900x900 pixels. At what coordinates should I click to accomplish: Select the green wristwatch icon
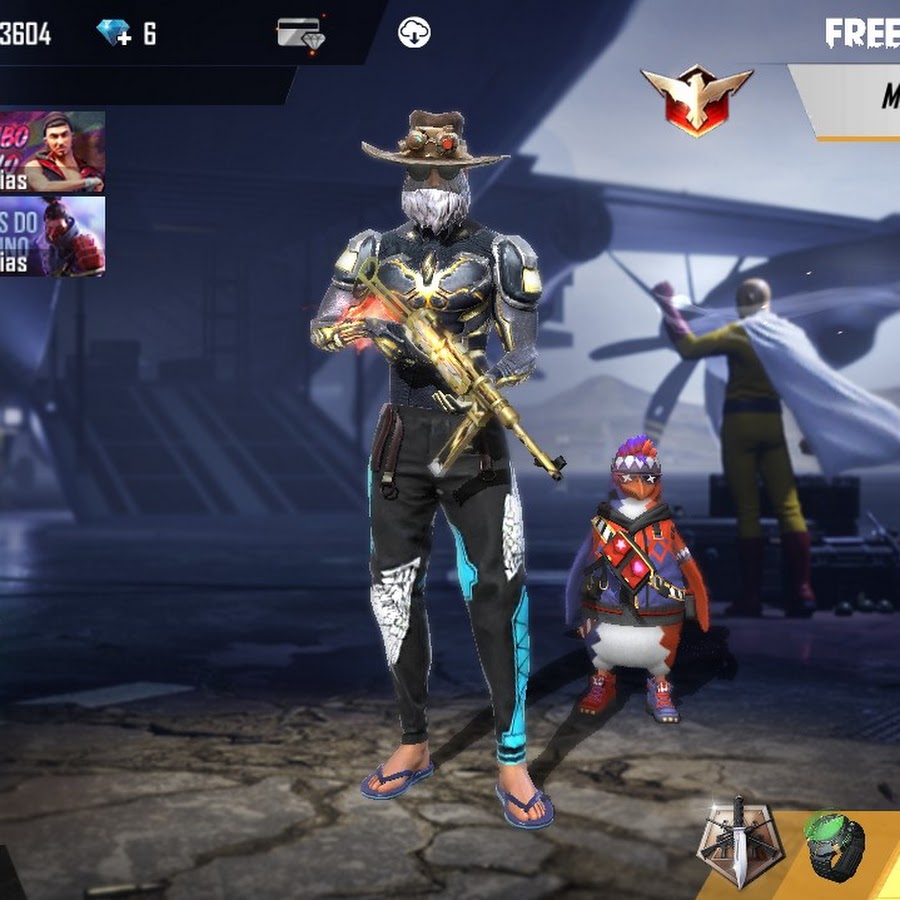point(835,845)
